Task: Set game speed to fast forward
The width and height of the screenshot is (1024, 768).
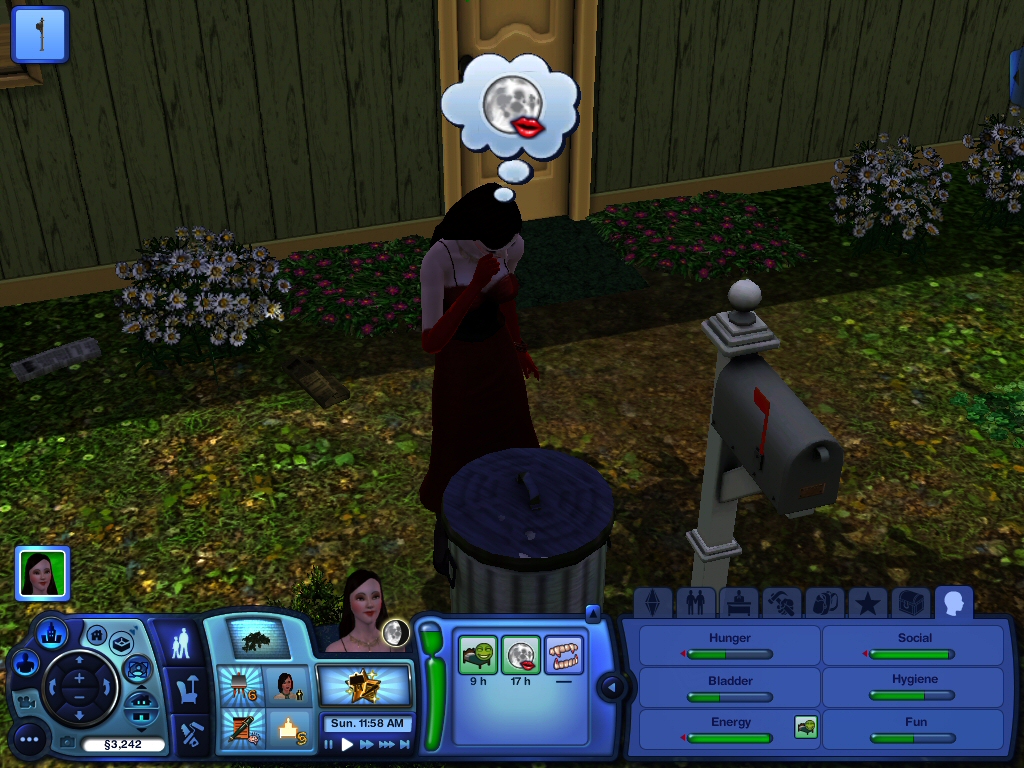Action: point(367,744)
